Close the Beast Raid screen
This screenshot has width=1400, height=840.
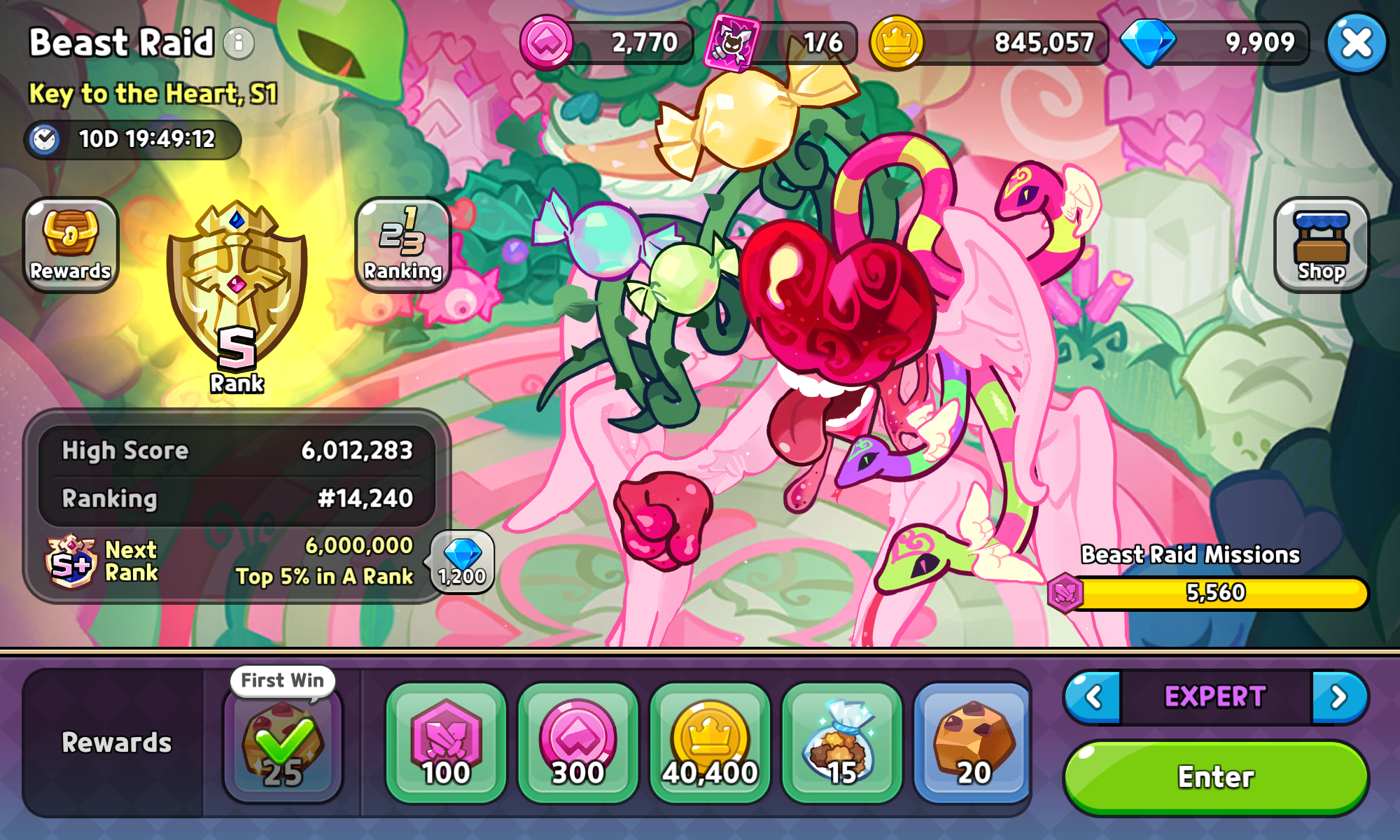tap(1356, 43)
